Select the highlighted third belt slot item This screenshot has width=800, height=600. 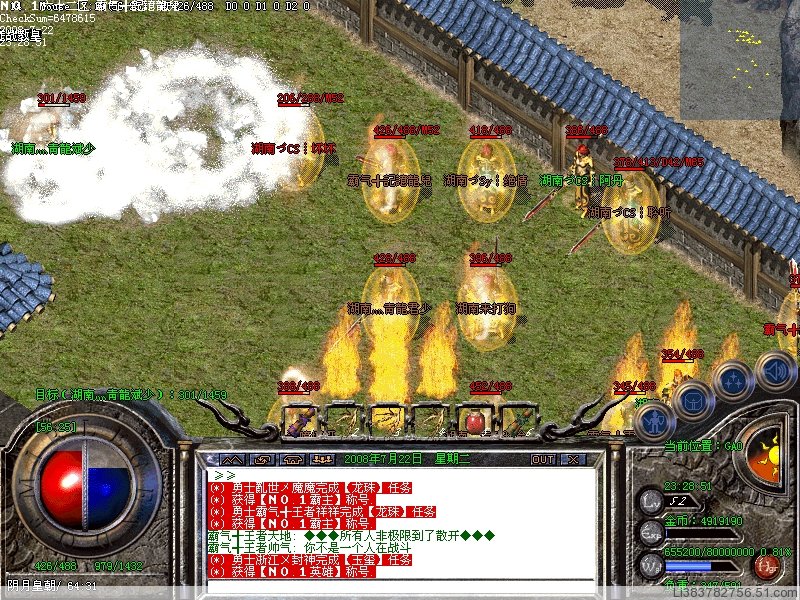pyautogui.click(x=386, y=420)
